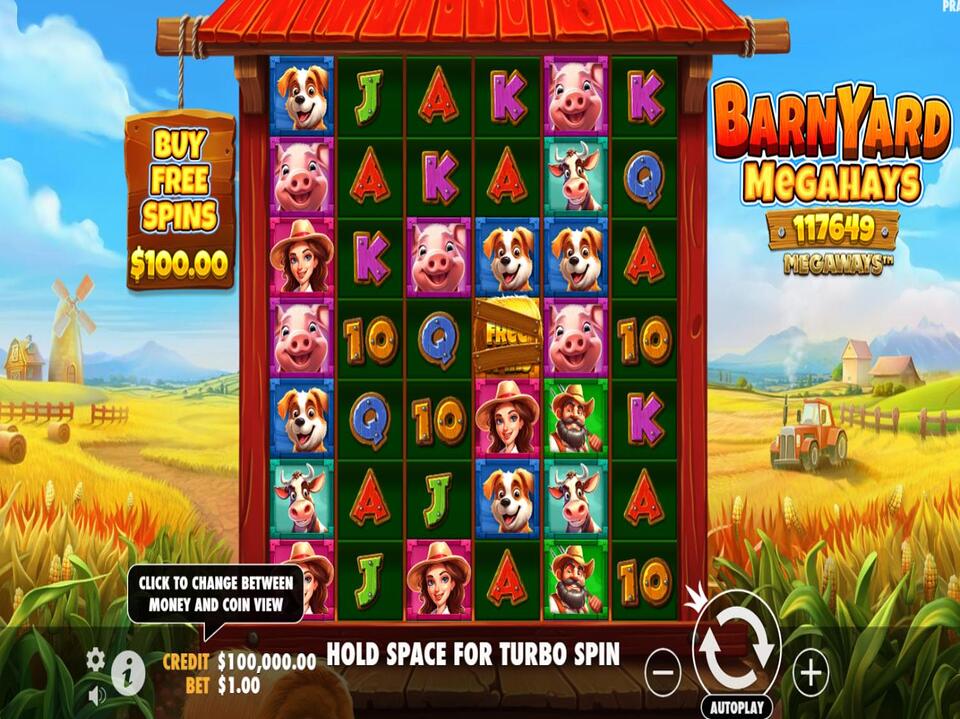
Task: Toggle the sound speaker icon
Action: pos(96,693)
